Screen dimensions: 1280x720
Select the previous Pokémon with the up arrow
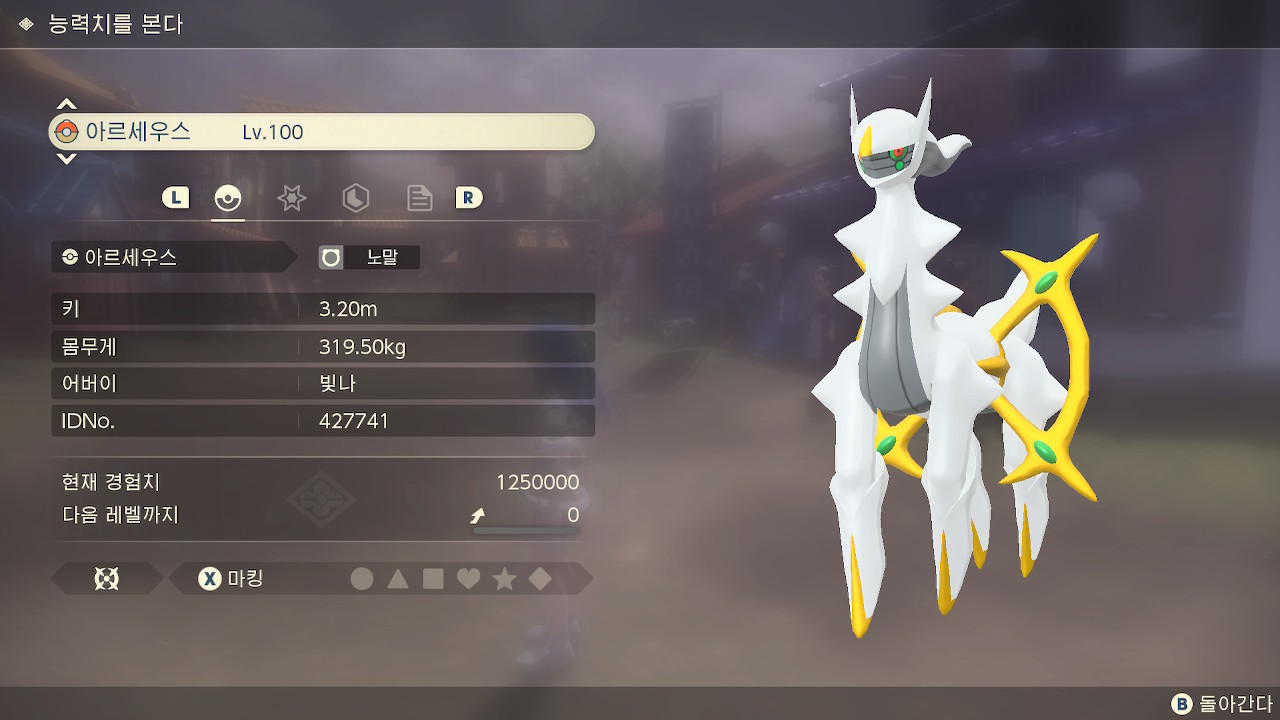point(66,104)
